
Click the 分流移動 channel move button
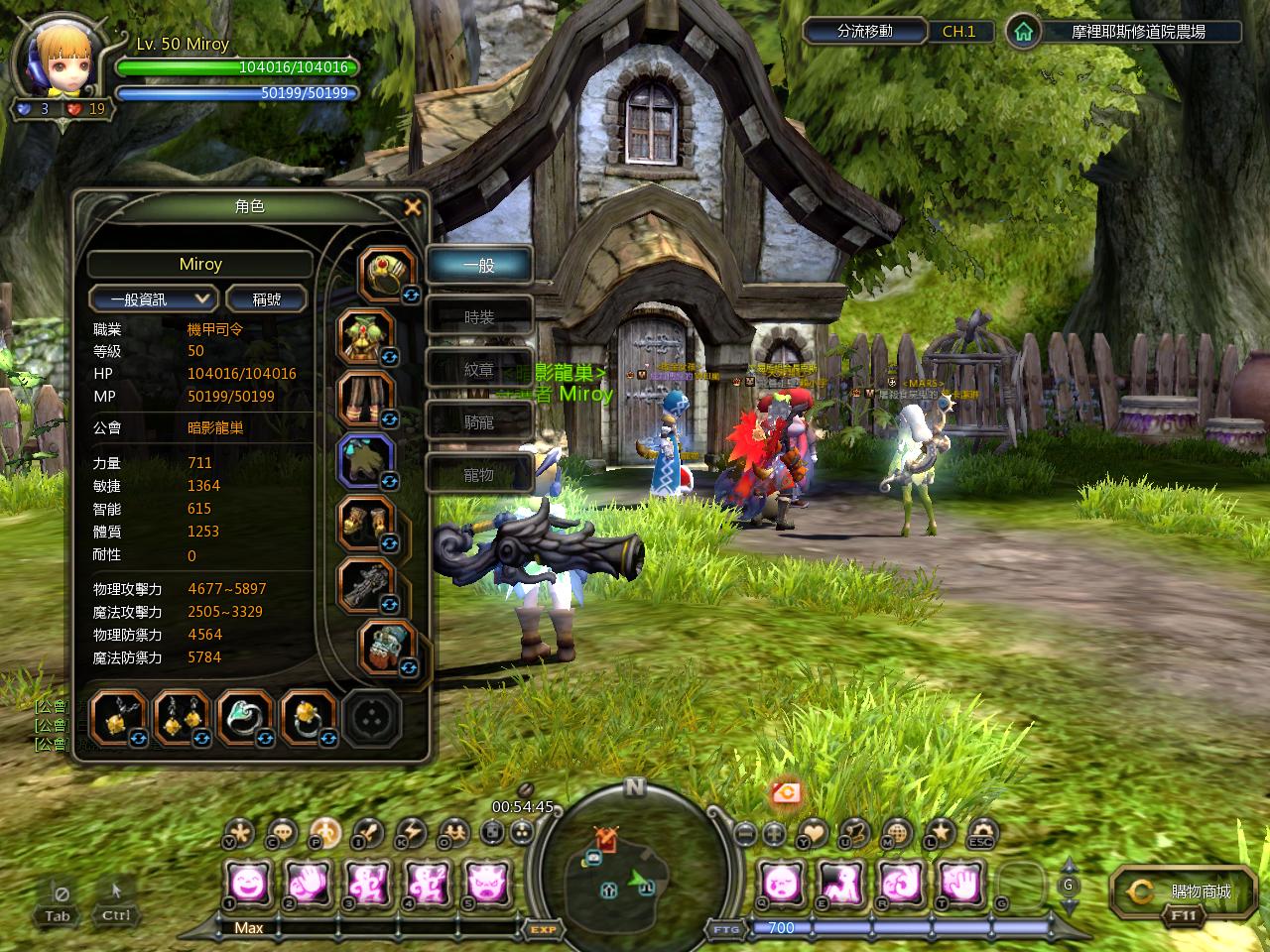tap(865, 32)
